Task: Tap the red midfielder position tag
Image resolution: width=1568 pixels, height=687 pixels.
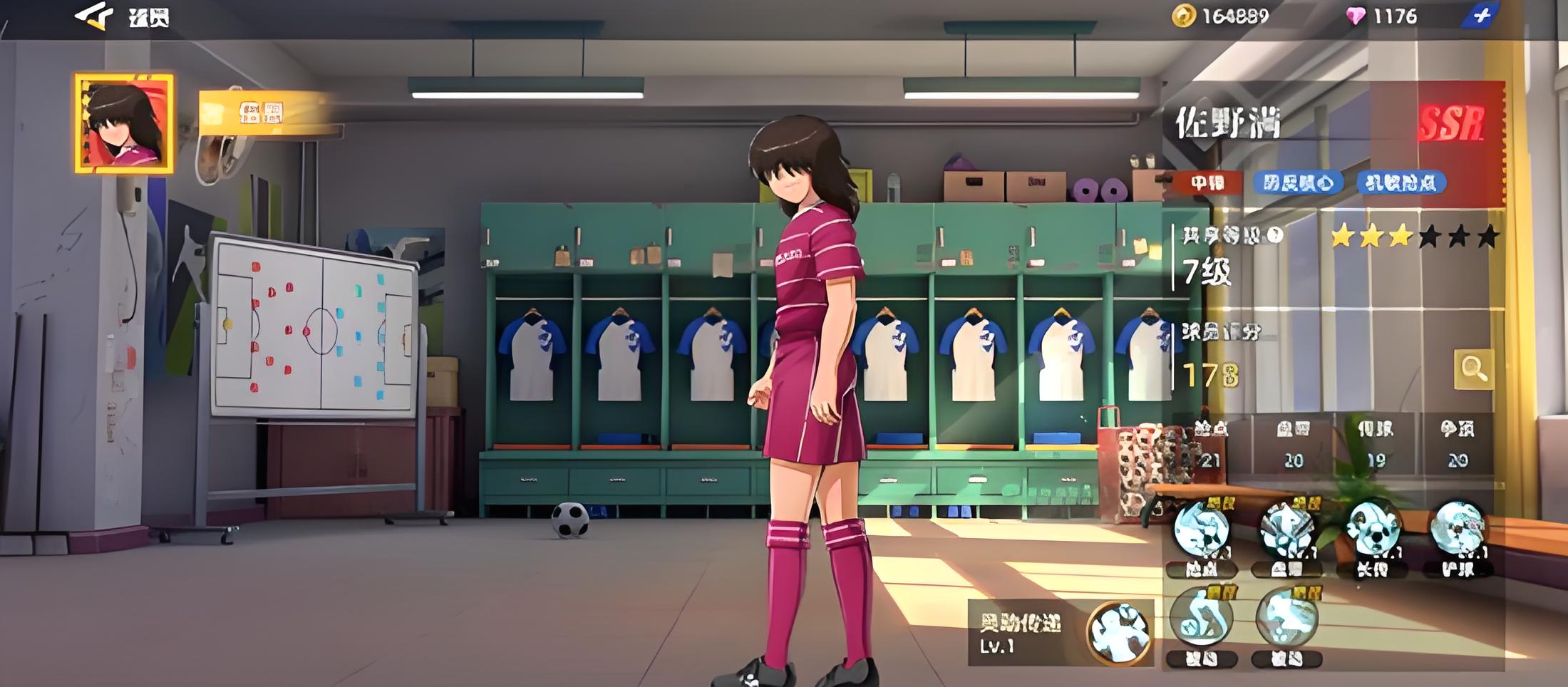Action: pyautogui.click(x=1207, y=183)
